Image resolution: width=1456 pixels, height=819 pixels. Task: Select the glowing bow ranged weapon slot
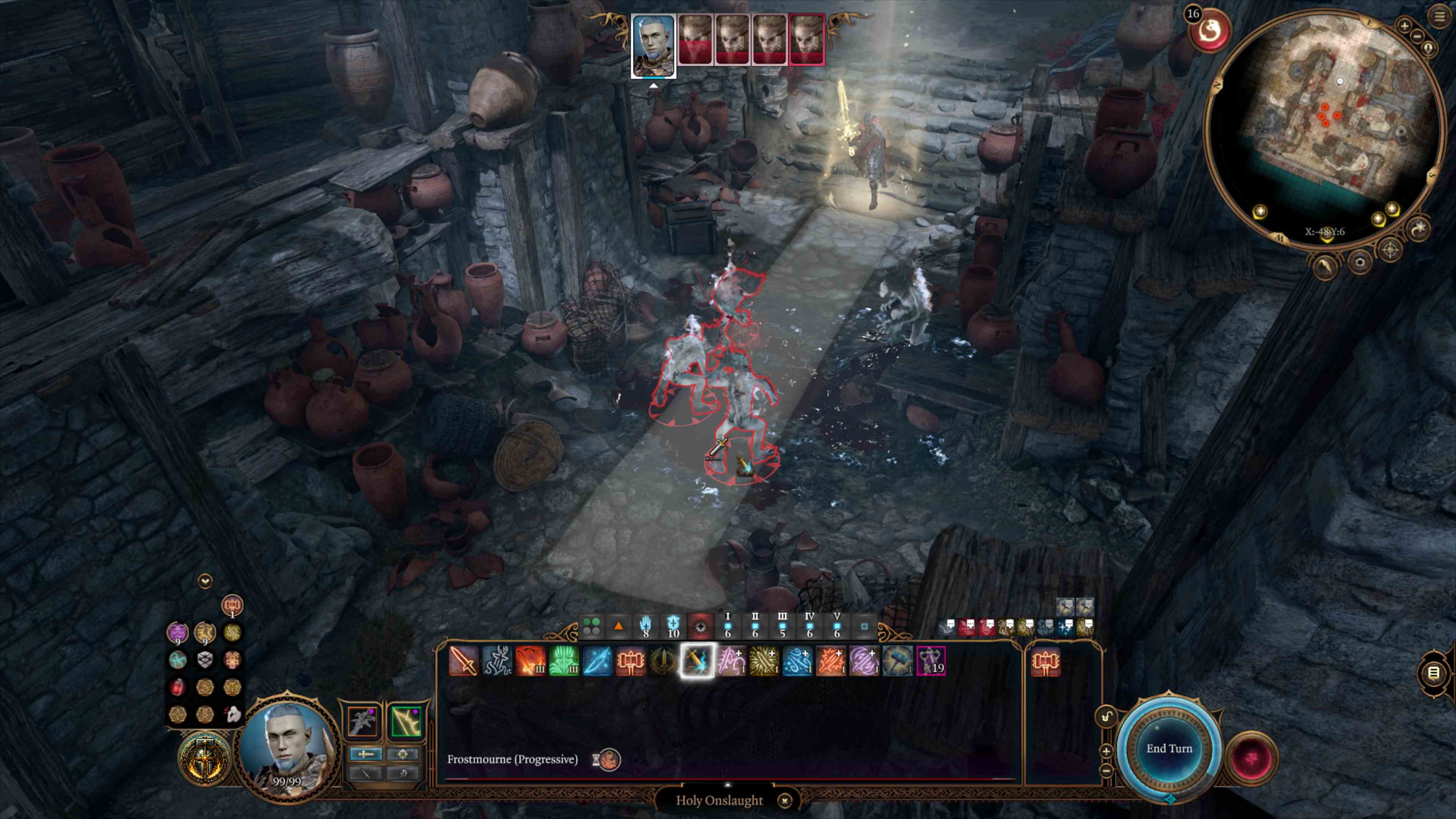click(405, 722)
